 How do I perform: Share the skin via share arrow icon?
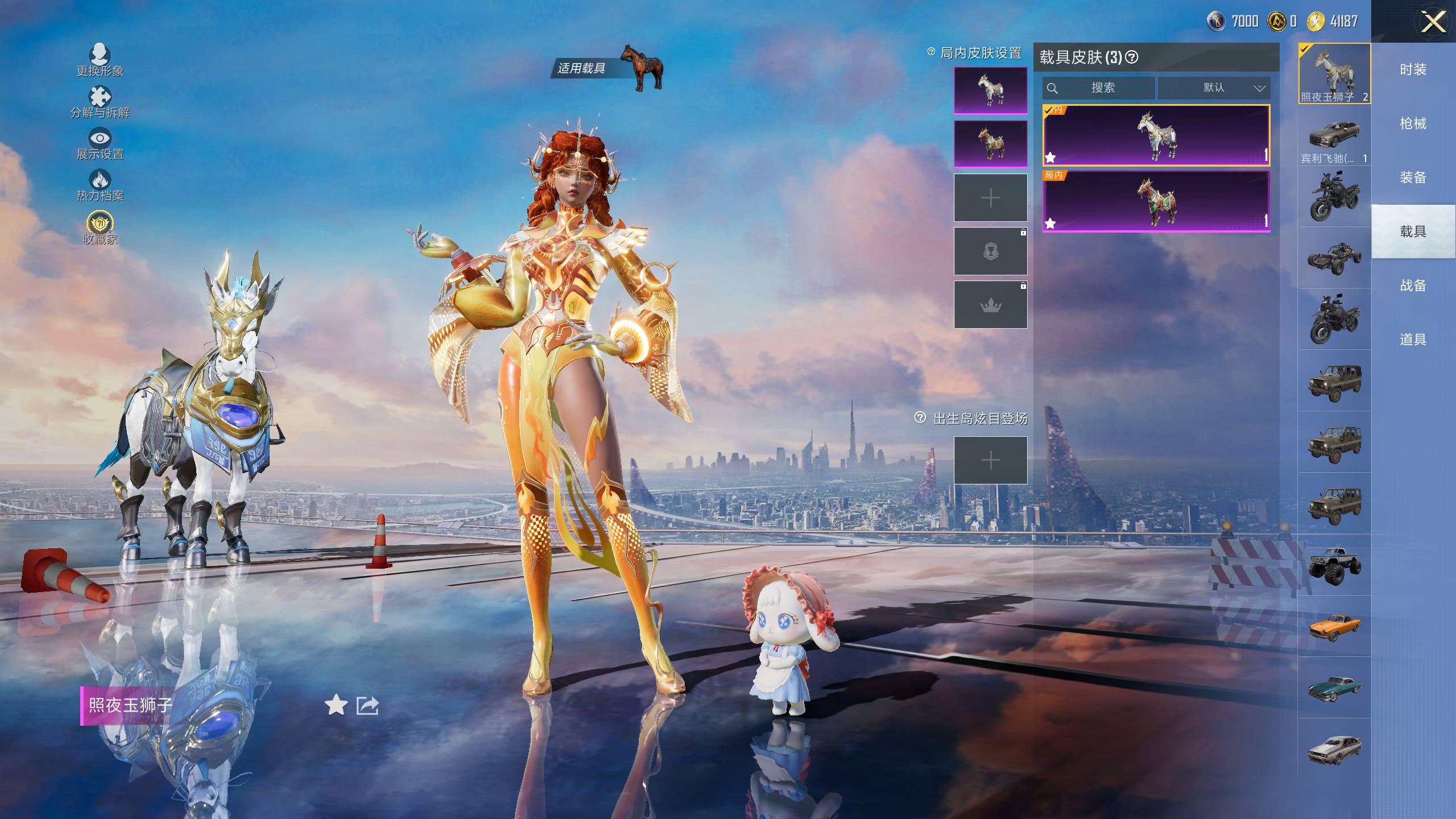pos(367,705)
